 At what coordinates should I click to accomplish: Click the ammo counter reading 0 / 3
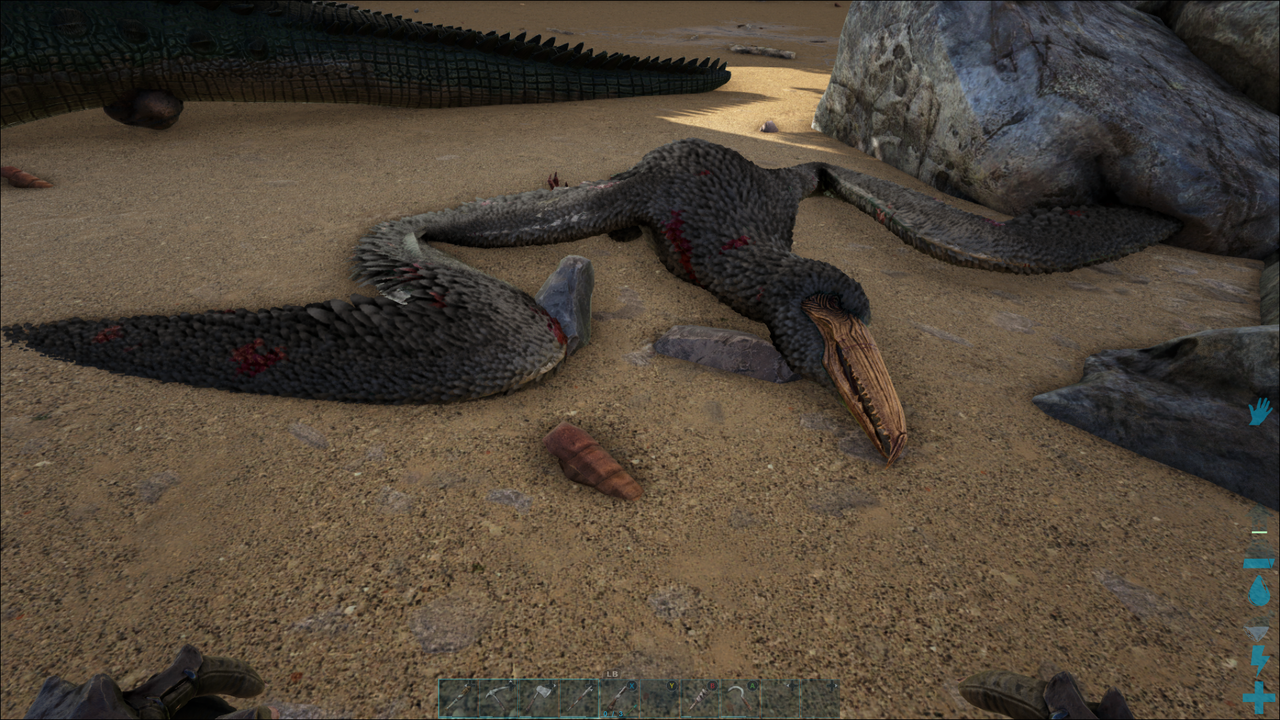613,713
